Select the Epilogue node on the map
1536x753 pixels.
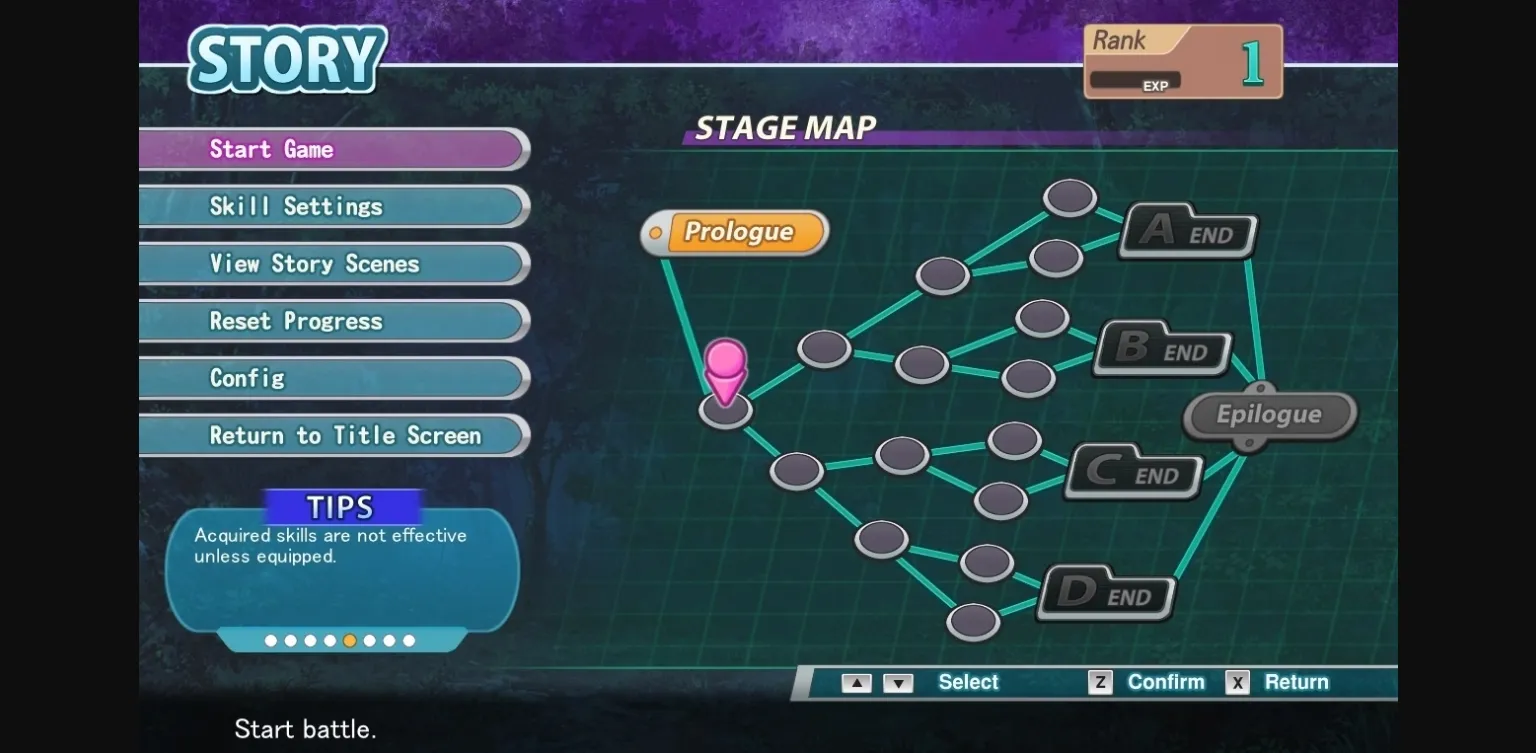coord(1269,414)
